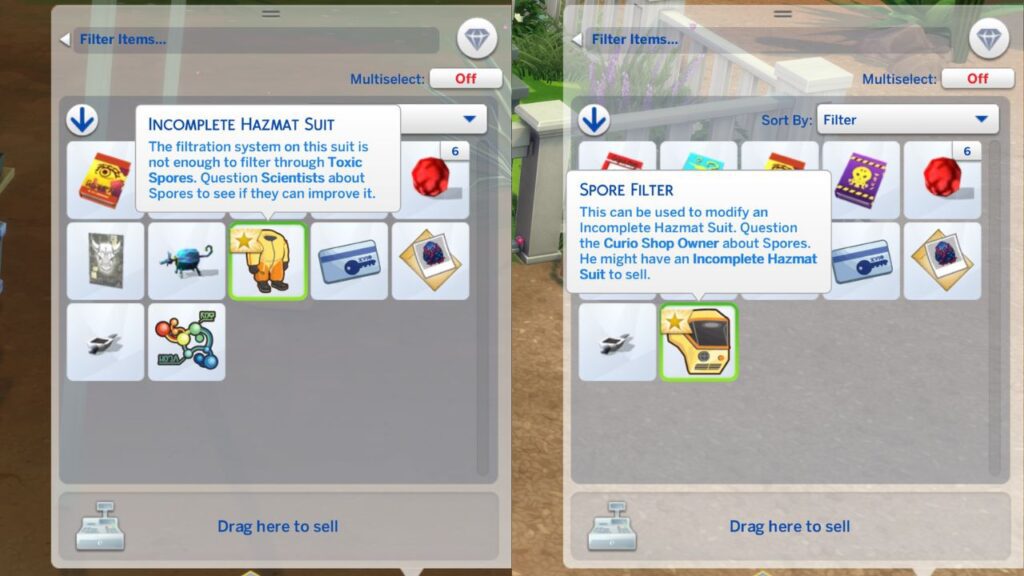1024x576 pixels.
Task: Select the keycard beside the Hazmat Suit
Action: 349,261
